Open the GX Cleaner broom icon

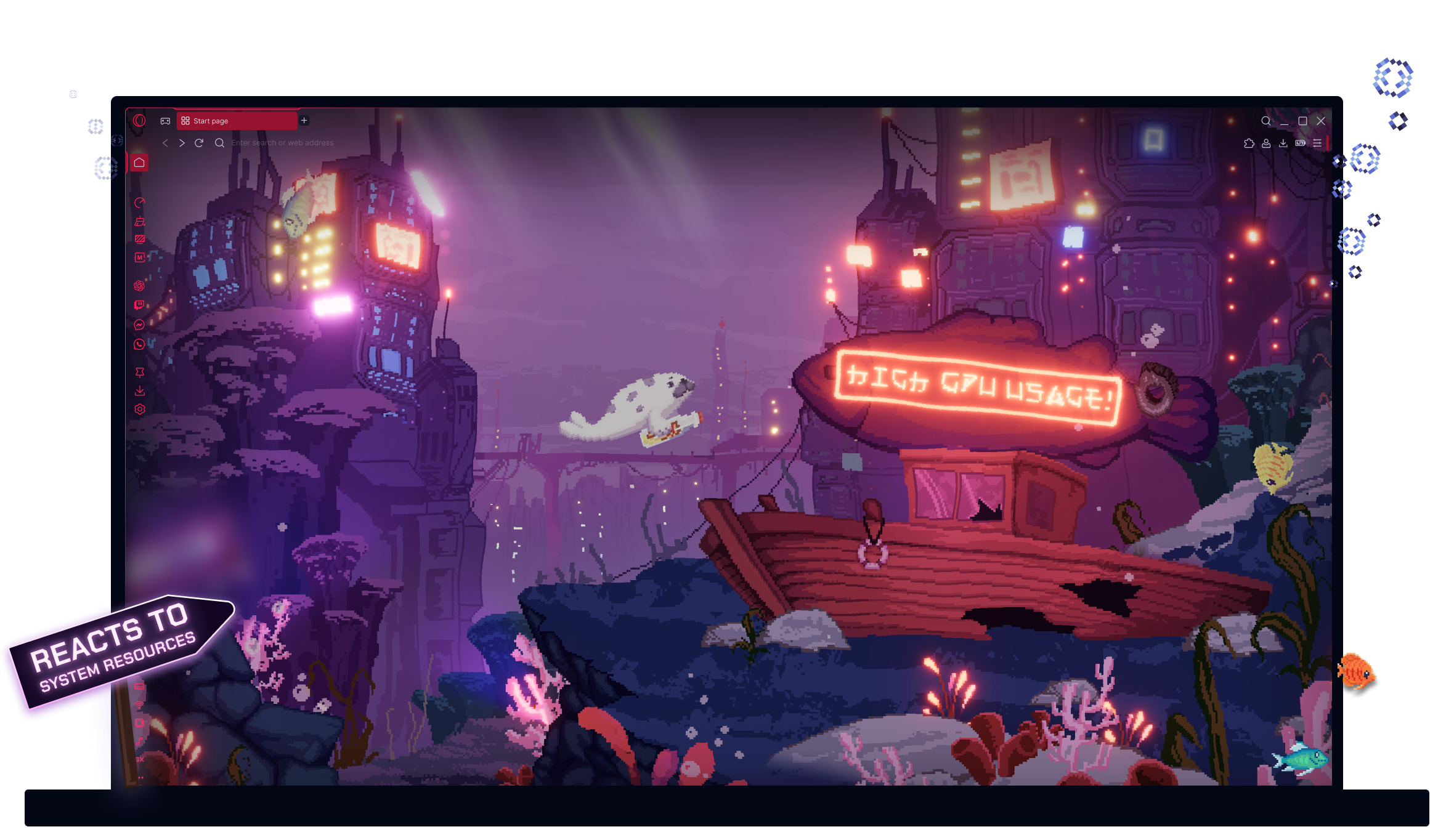140,222
